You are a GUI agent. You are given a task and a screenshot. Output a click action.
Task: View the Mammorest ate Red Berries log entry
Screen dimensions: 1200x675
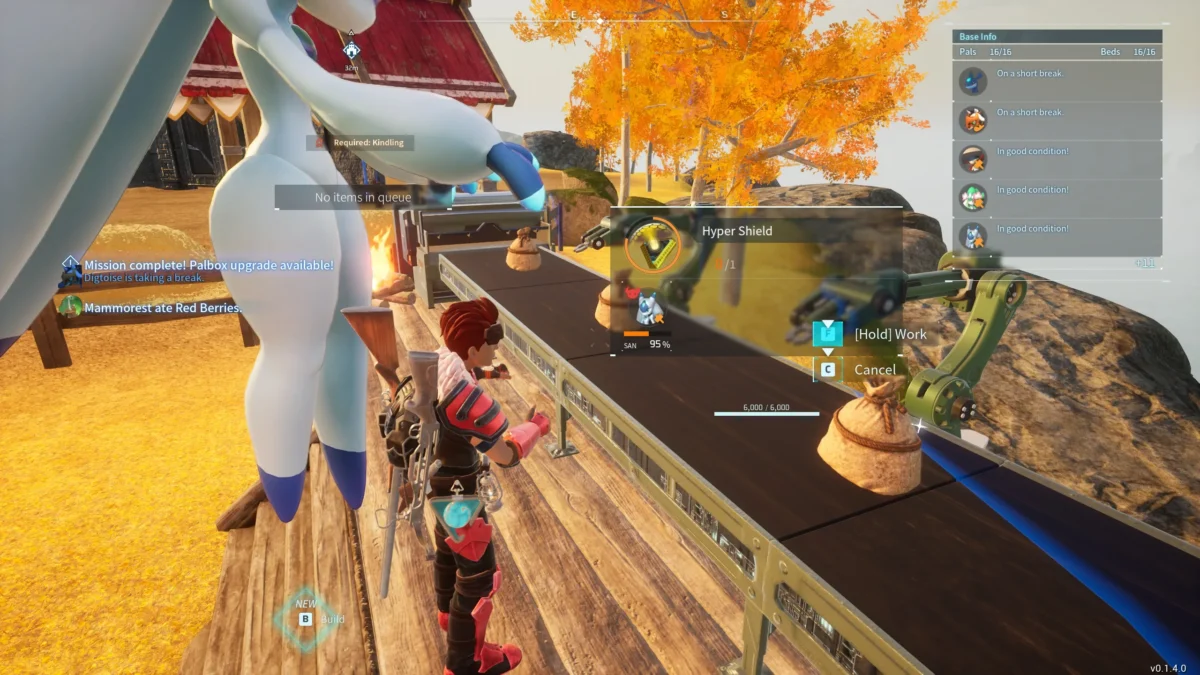162,308
